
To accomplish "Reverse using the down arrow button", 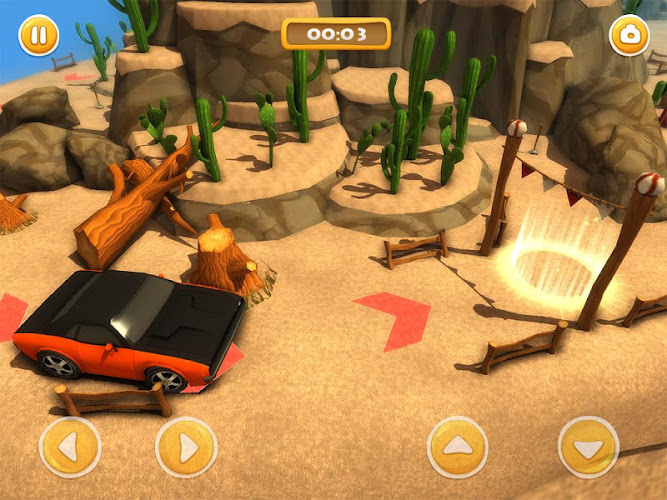I will [589, 447].
